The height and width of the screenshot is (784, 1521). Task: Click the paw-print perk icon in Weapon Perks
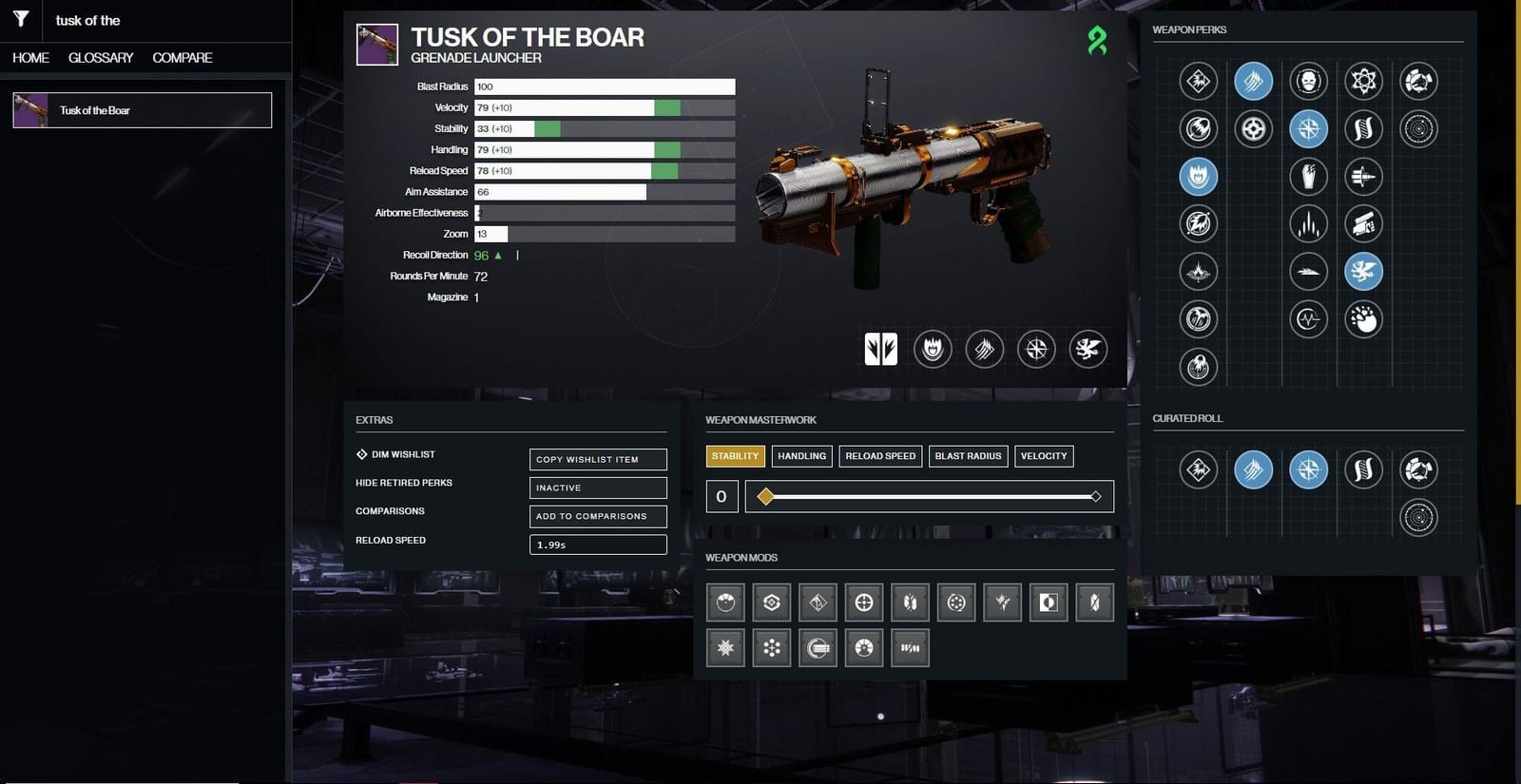[x=1363, y=320]
